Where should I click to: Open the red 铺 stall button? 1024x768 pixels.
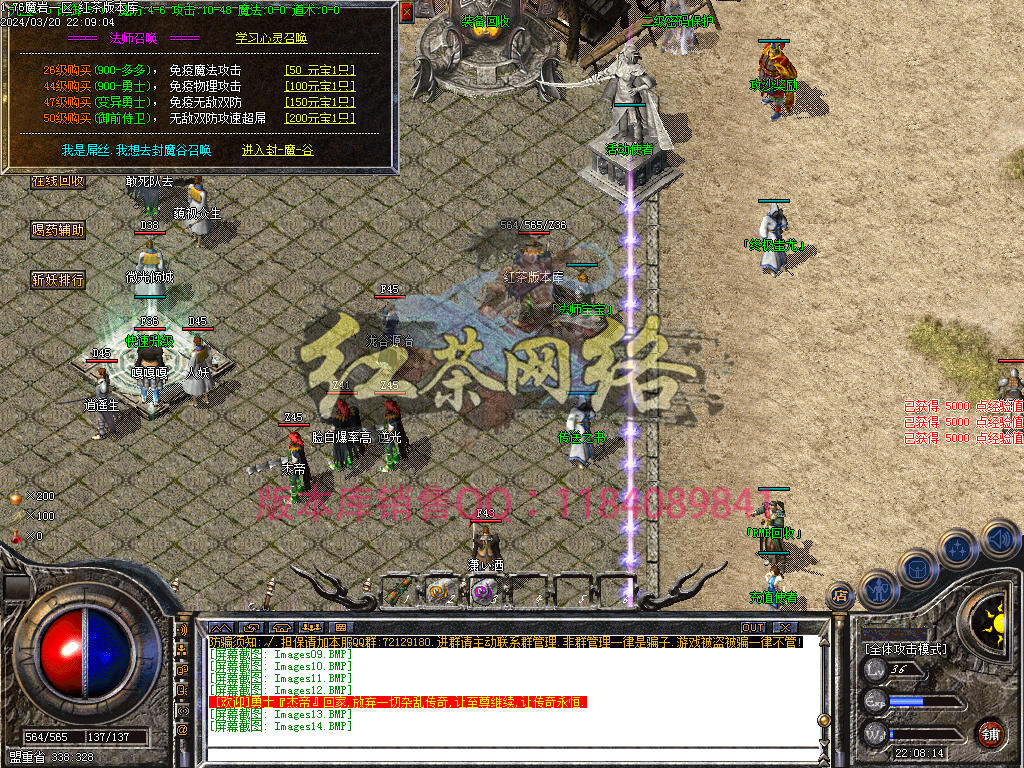click(x=990, y=733)
